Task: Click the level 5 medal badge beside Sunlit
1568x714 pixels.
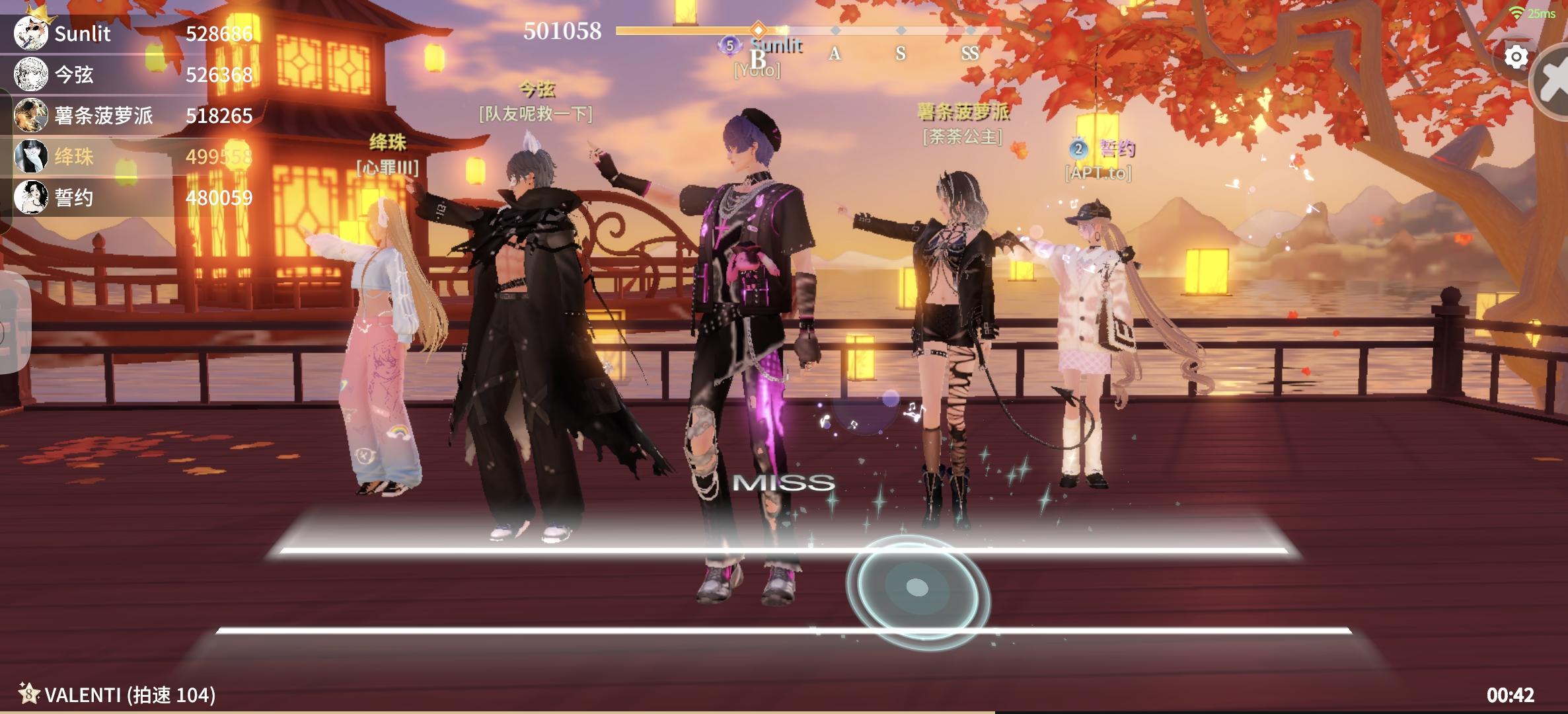Action: coord(730,45)
